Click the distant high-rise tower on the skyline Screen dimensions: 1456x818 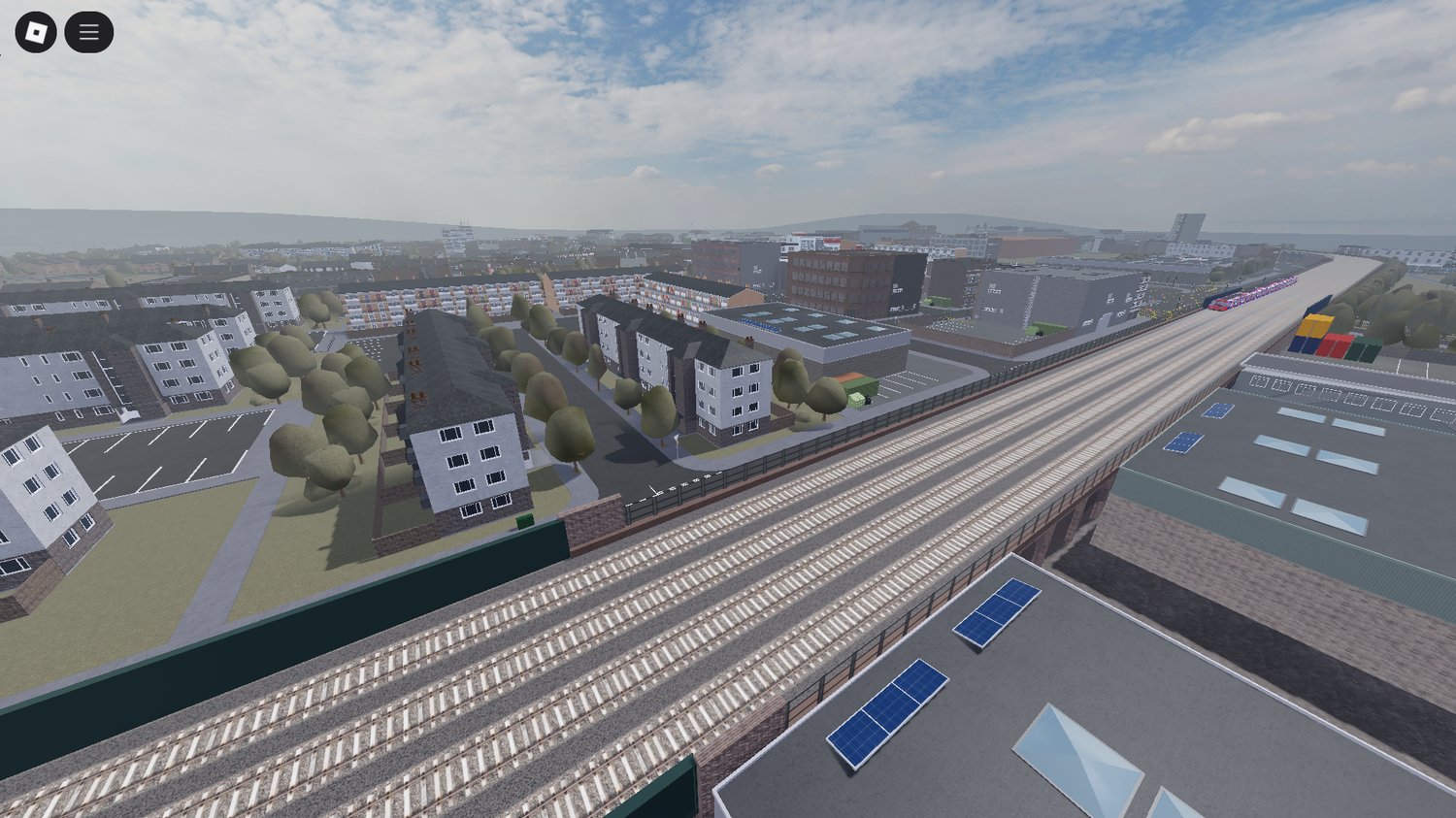(x=1186, y=225)
